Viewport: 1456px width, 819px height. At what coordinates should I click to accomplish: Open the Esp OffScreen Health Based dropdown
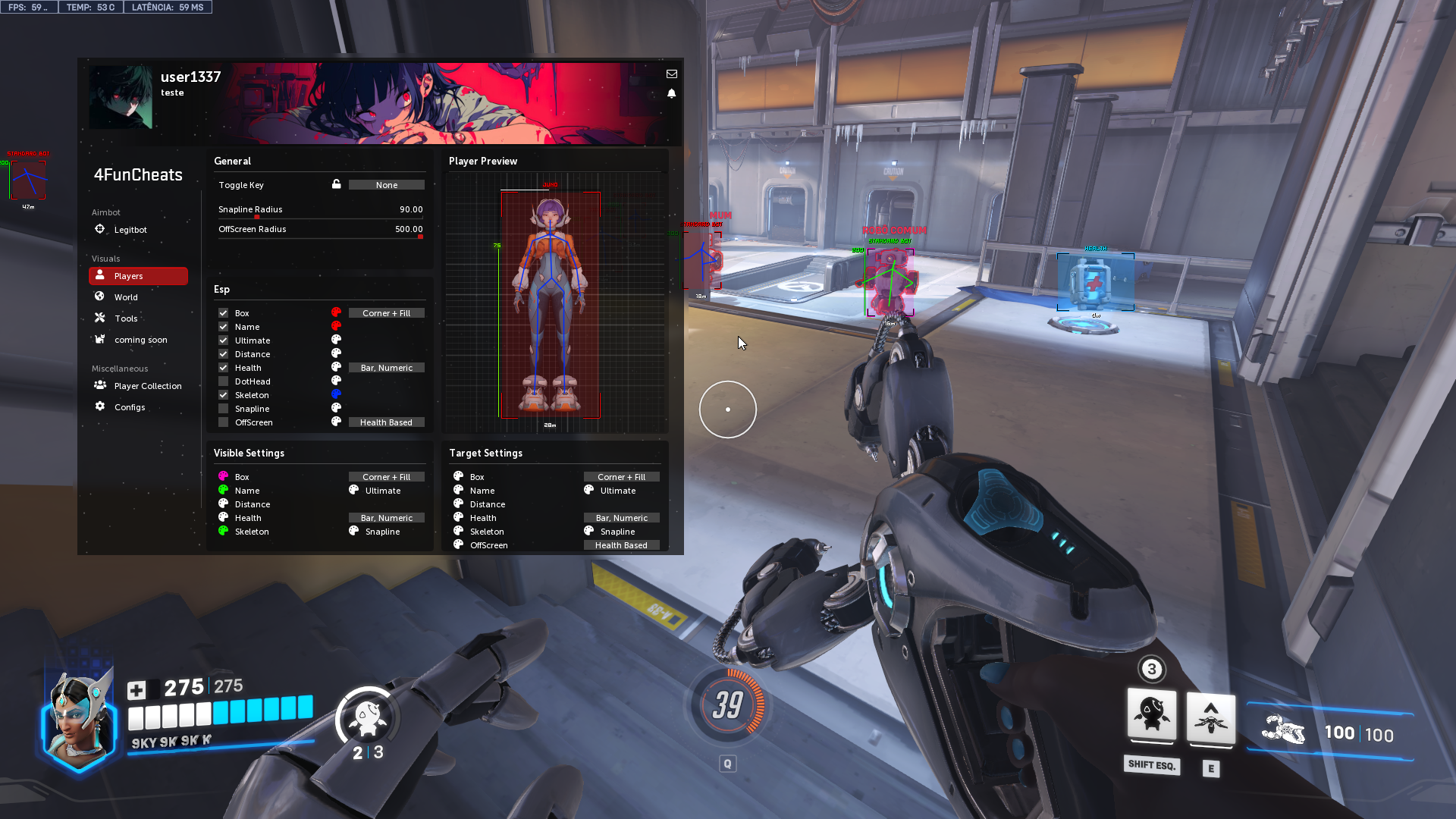(386, 422)
